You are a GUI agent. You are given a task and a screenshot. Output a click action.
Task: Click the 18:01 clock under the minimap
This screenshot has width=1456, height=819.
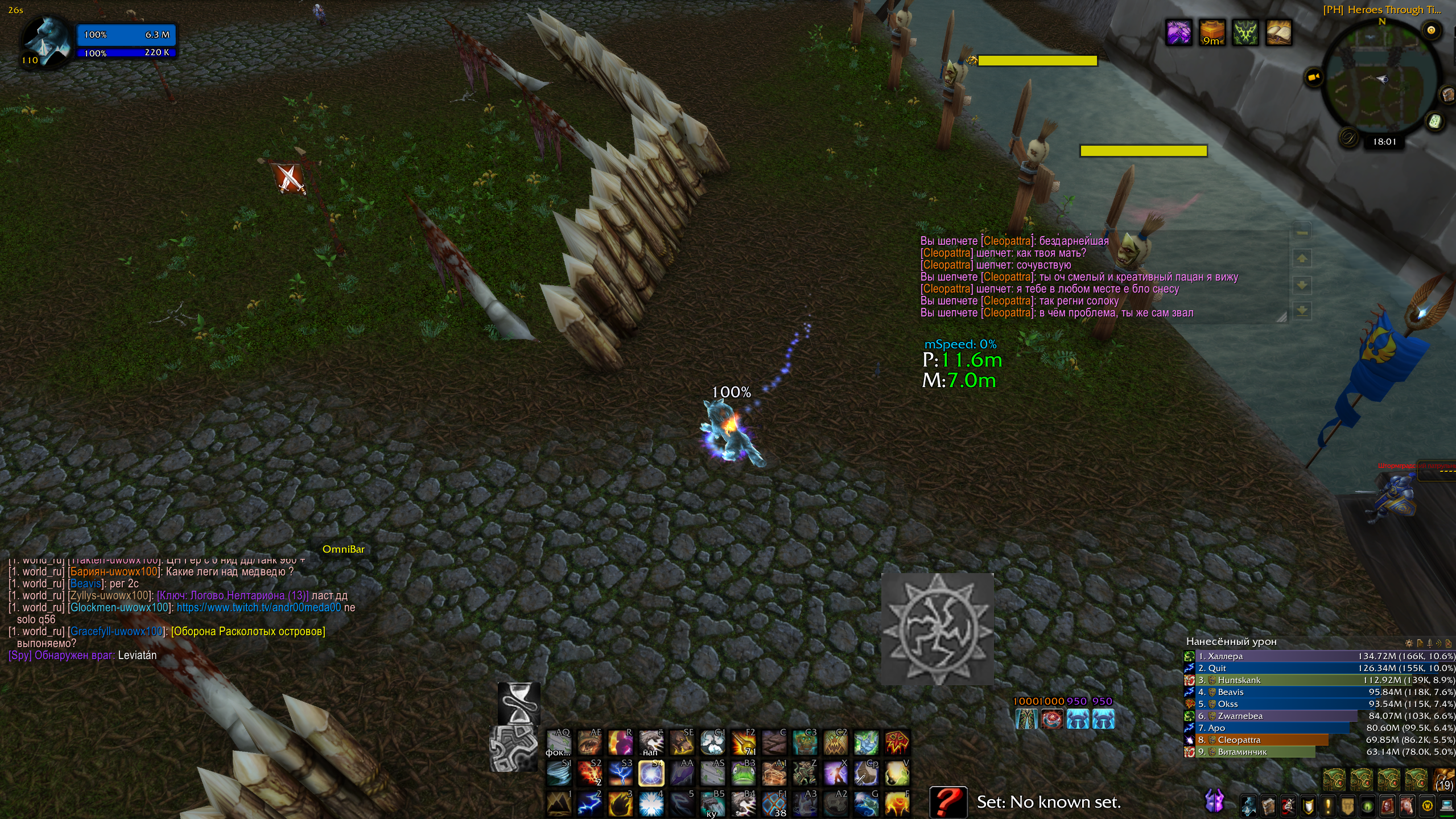1384,142
